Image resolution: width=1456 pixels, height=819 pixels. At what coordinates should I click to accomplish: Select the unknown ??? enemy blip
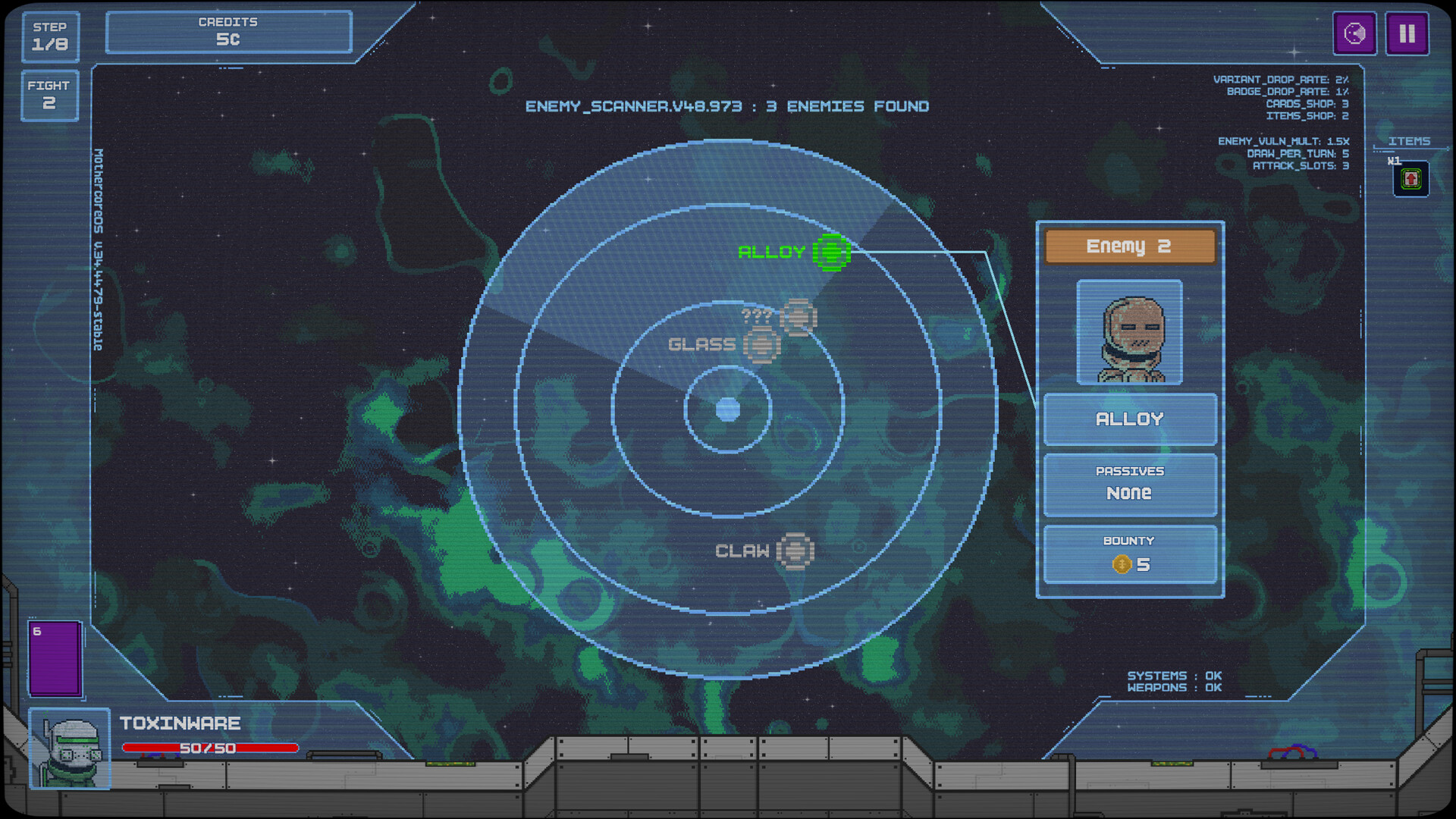(800, 317)
